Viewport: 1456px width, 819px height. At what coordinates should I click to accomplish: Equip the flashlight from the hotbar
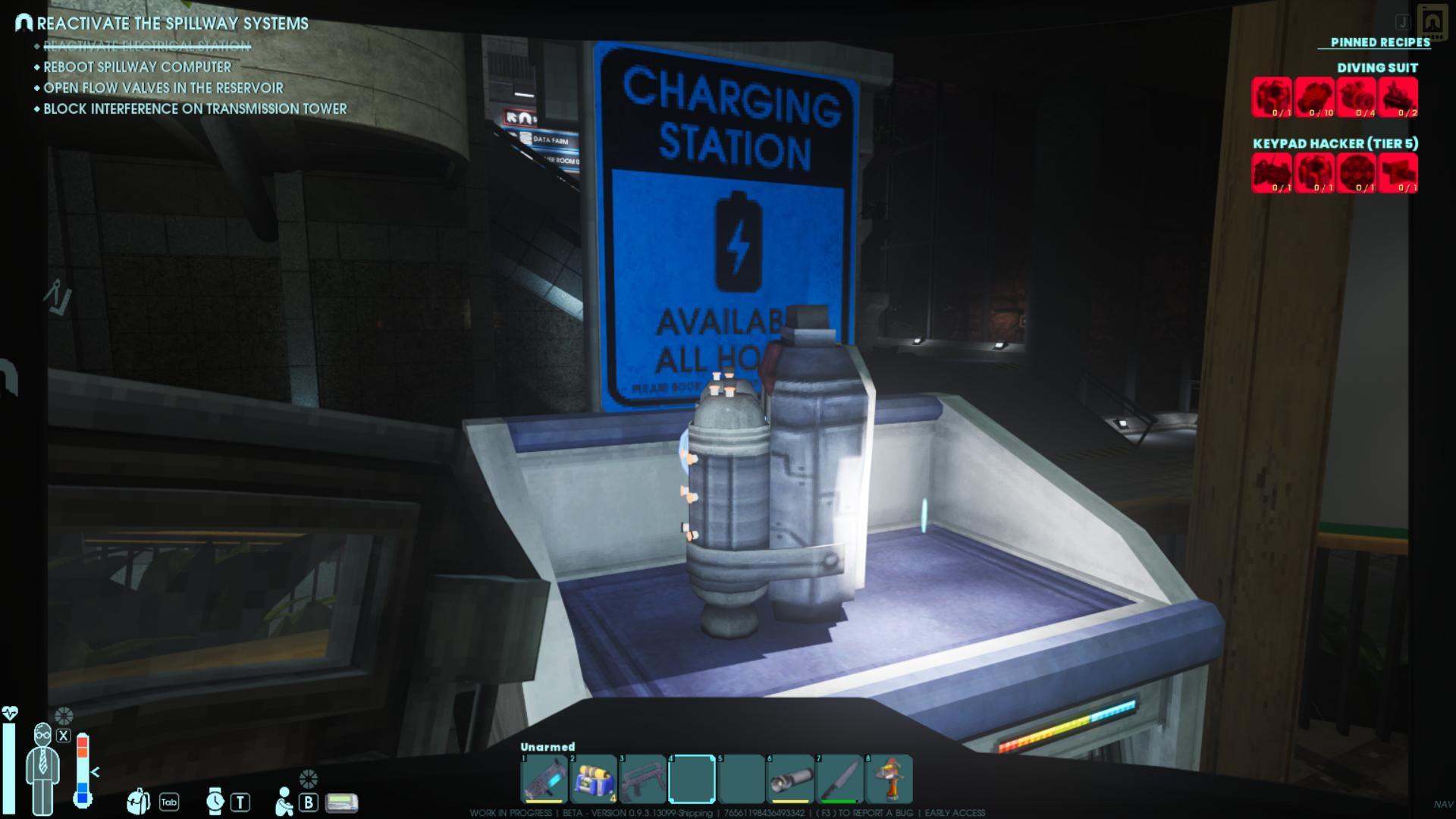790,779
